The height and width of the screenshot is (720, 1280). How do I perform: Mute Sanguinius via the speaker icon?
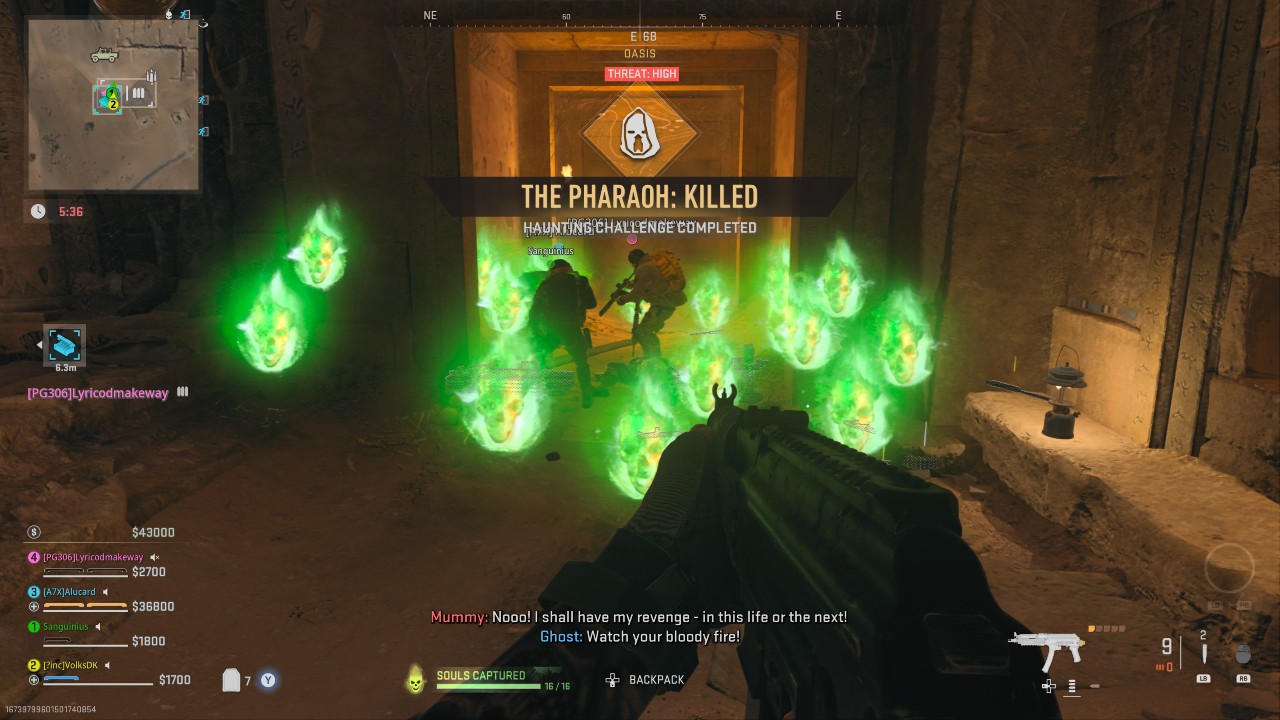point(97,627)
